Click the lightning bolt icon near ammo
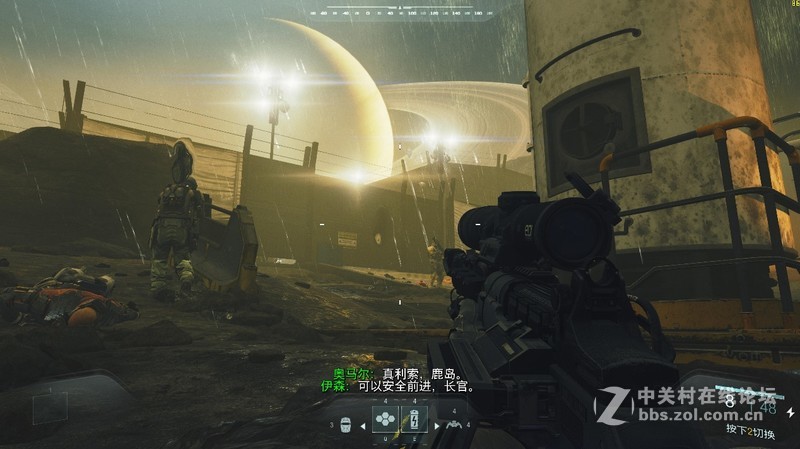 tap(790, 411)
